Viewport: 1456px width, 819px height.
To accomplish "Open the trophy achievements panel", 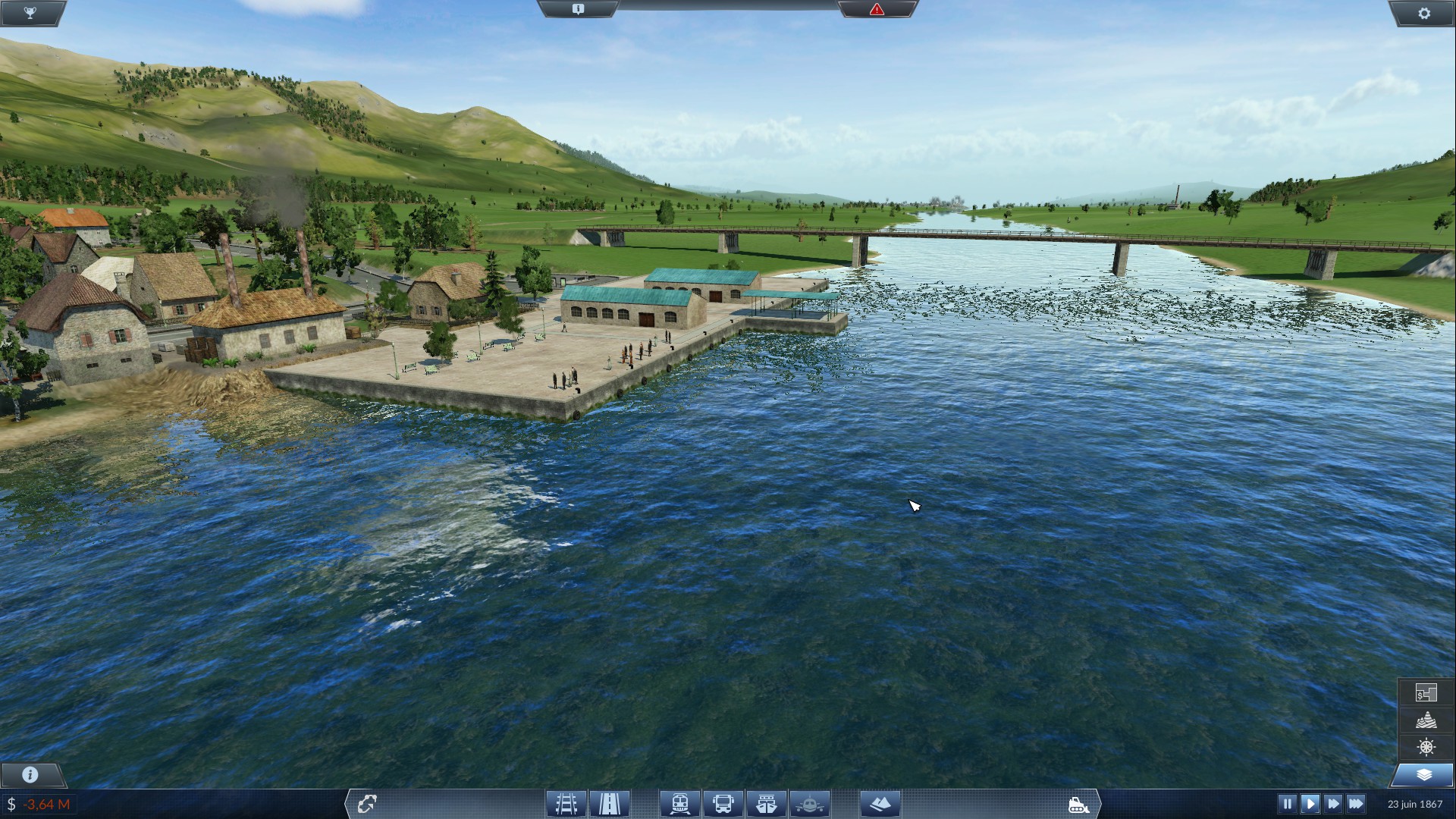I will pyautogui.click(x=30, y=13).
